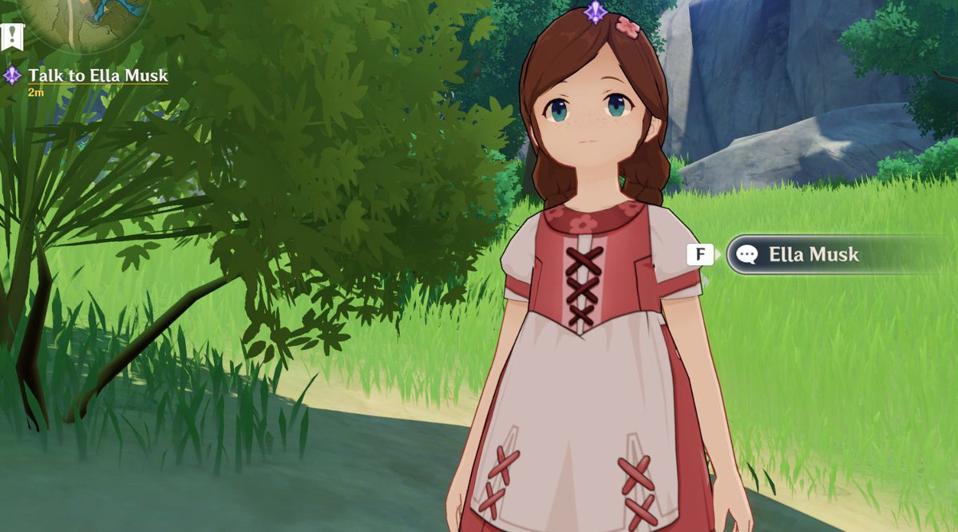Select the Talk to Ella Musk quest tracker
Screen dimensions: 958x532
(97, 76)
